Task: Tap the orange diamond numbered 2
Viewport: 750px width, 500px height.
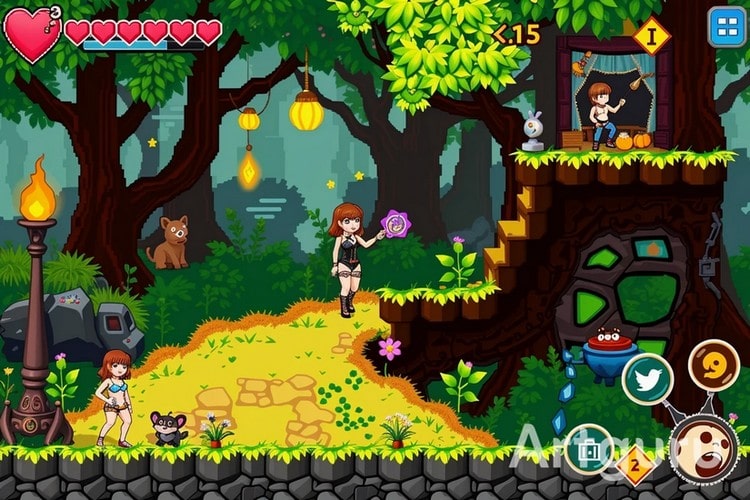Action: coord(634,466)
